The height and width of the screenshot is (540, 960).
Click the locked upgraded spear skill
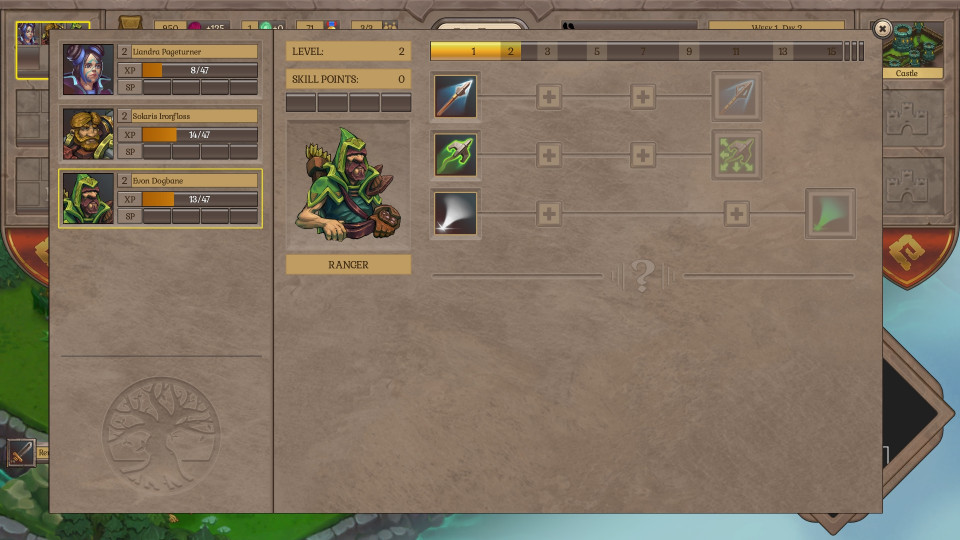tap(737, 97)
